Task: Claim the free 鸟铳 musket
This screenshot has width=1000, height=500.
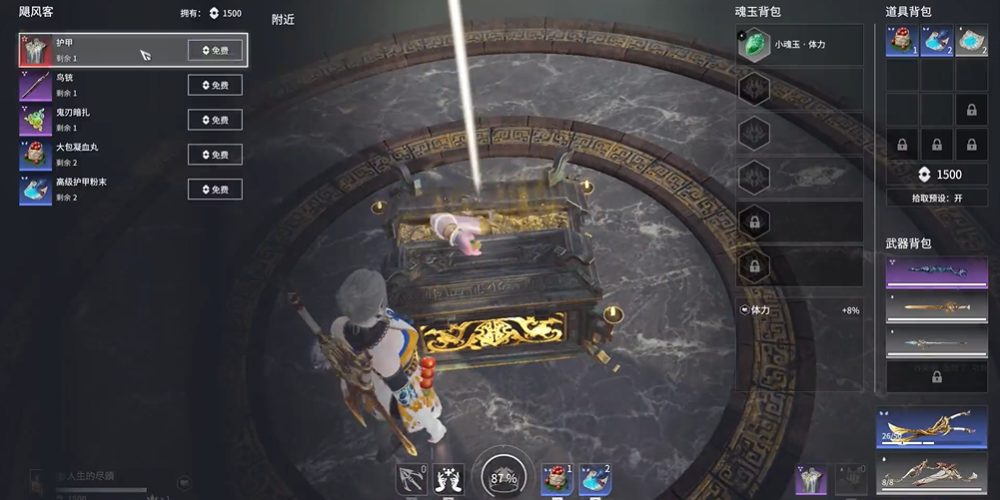Action: (215, 85)
